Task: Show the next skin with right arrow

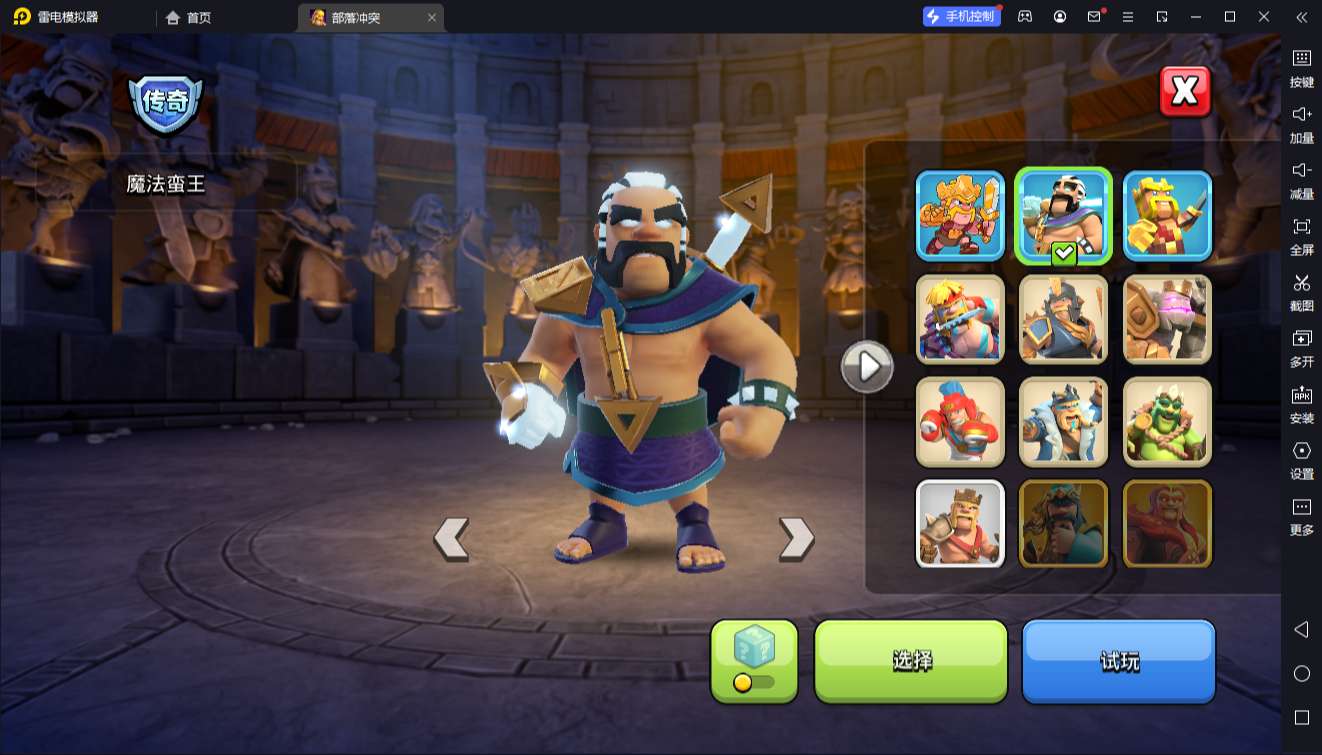Action: (796, 538)
